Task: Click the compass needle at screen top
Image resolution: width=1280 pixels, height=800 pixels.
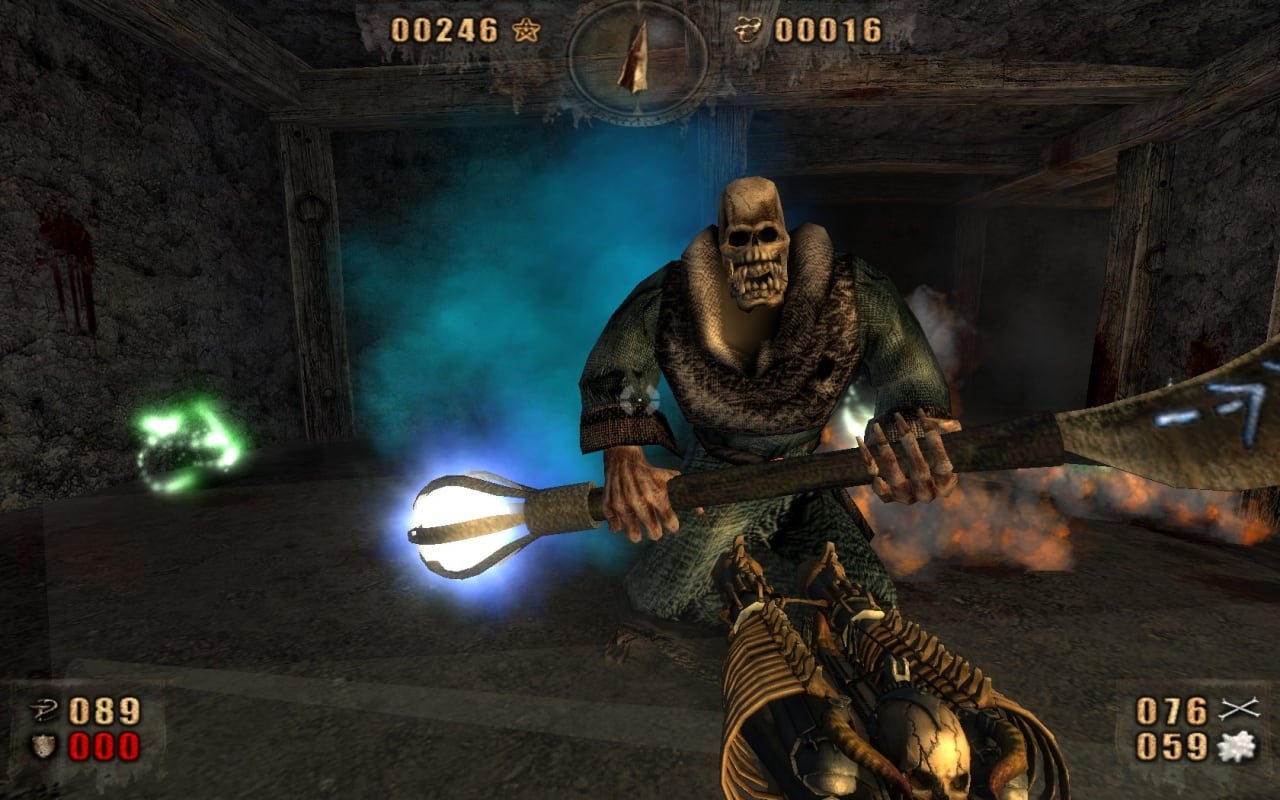Action: coord(634,60)
